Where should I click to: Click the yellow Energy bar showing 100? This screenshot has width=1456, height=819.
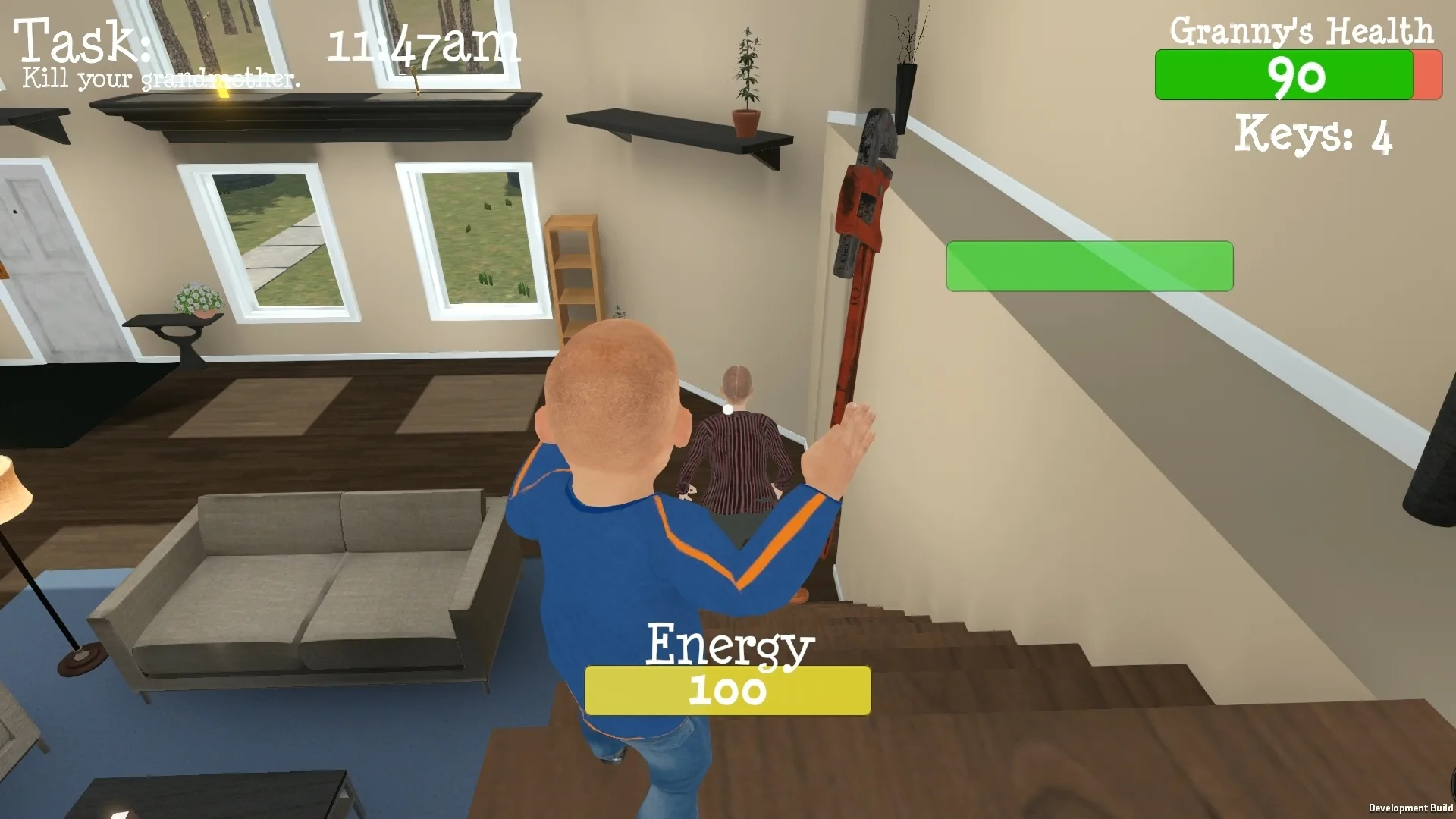tap(726, 689)
